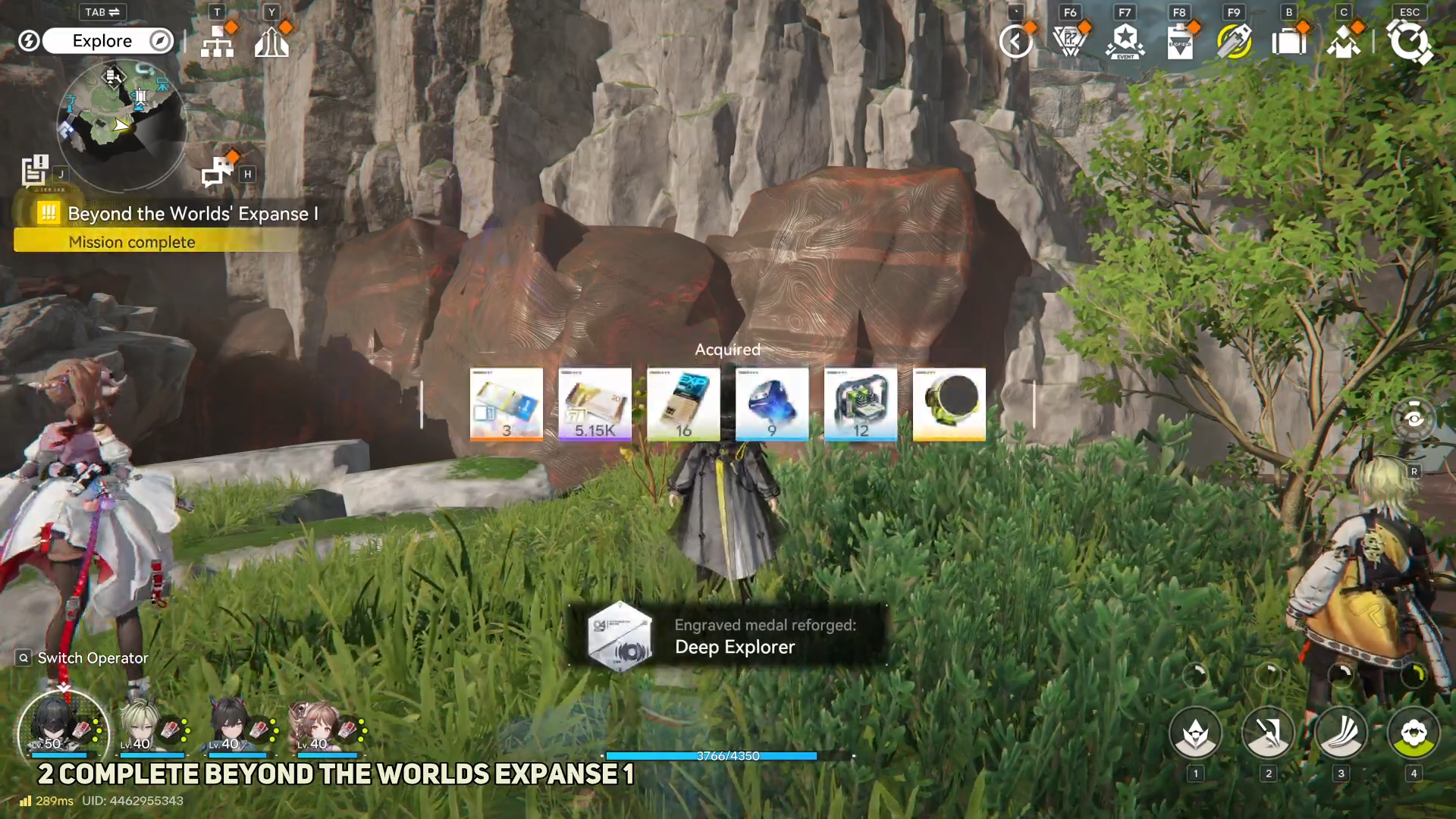The width and height of the screenshot is (1456, 819).
Task: Open the Event star icon
Action: point(1125,42)
